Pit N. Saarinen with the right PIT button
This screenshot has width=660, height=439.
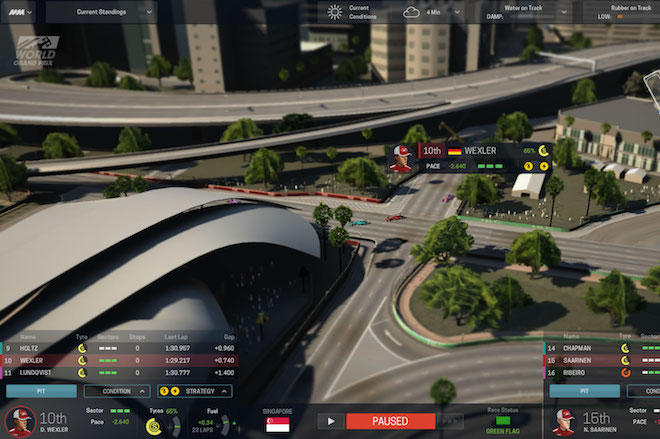tap(584, 391)
